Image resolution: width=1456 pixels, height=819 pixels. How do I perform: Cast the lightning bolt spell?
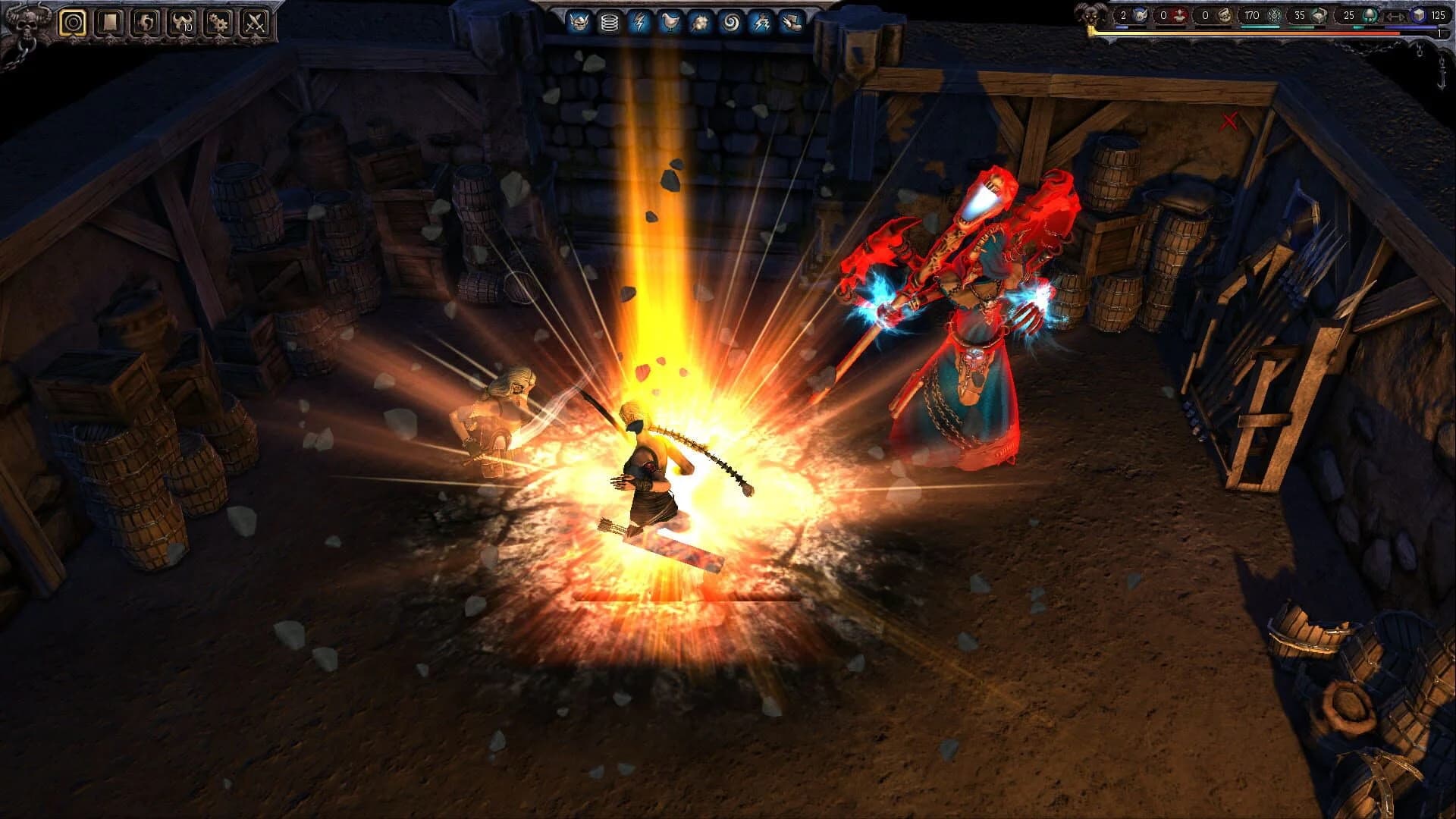click(639, 21)
